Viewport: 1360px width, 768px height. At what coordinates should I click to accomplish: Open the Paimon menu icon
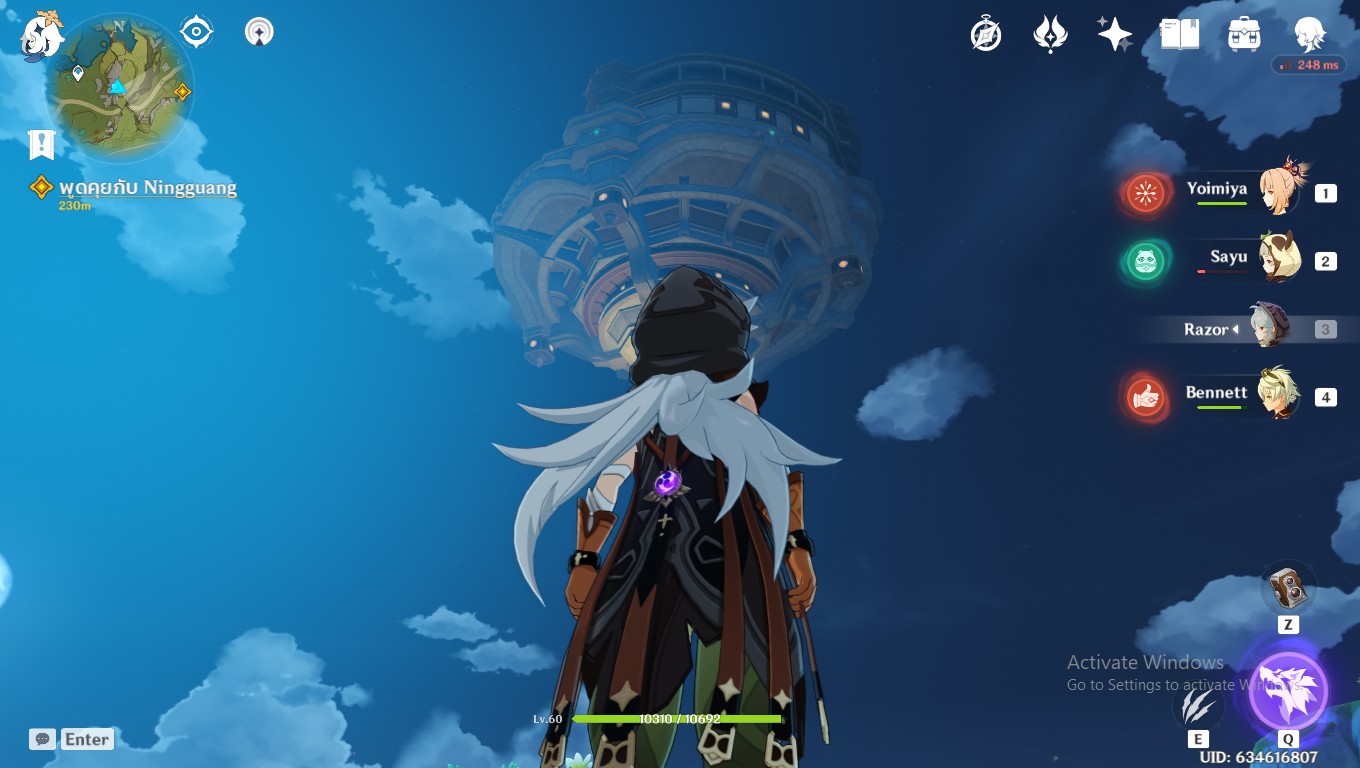click(42, 35)
